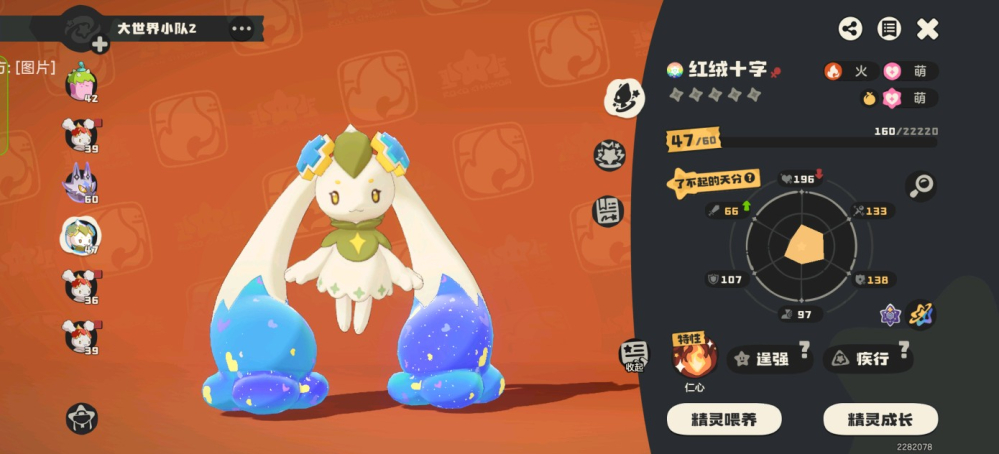Close the spirit detail panel

928,29
